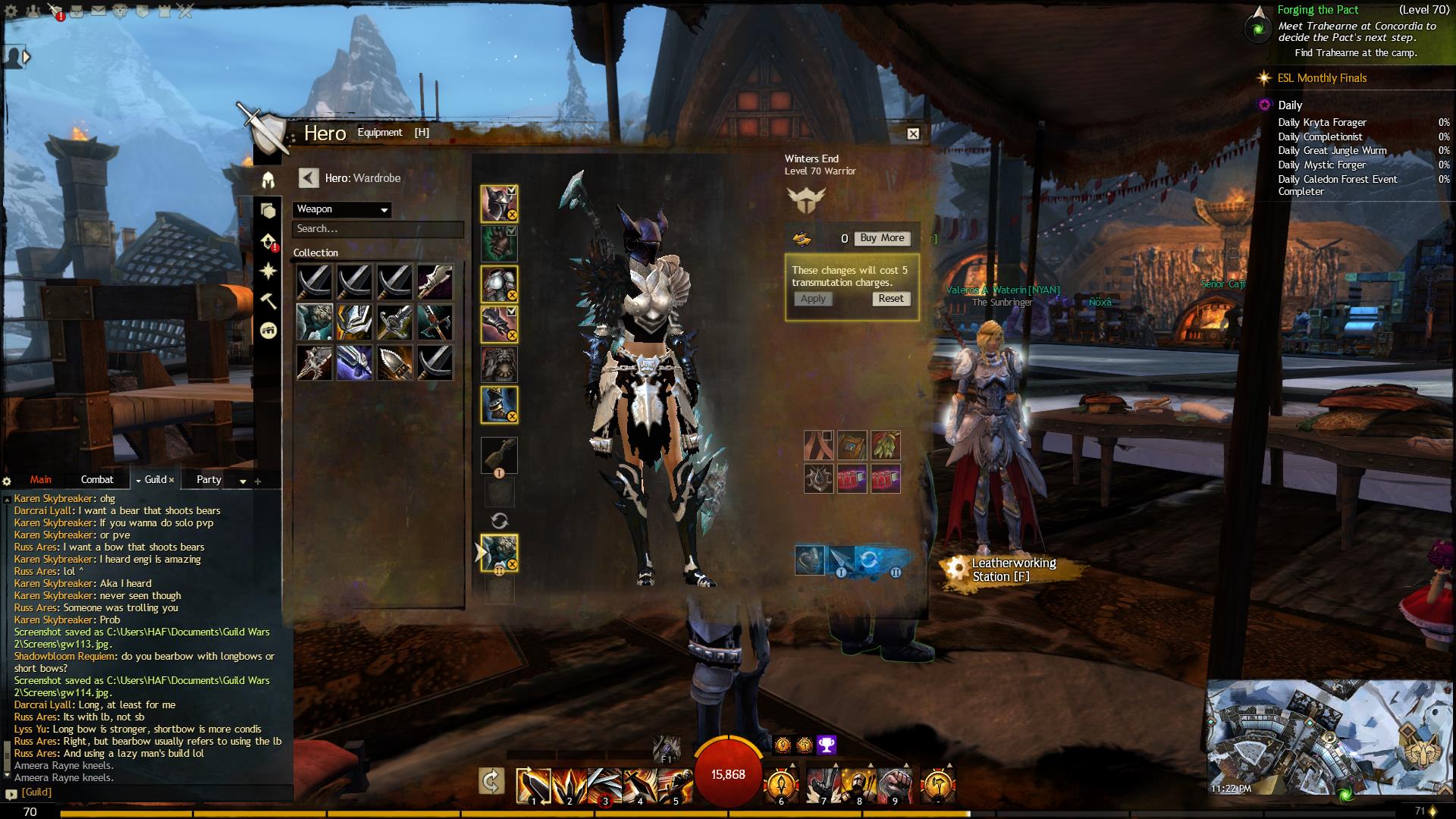The height and width of the screenshot is (819, 1456).
Task: Close the Hero panel
Action: coord(913,133)
